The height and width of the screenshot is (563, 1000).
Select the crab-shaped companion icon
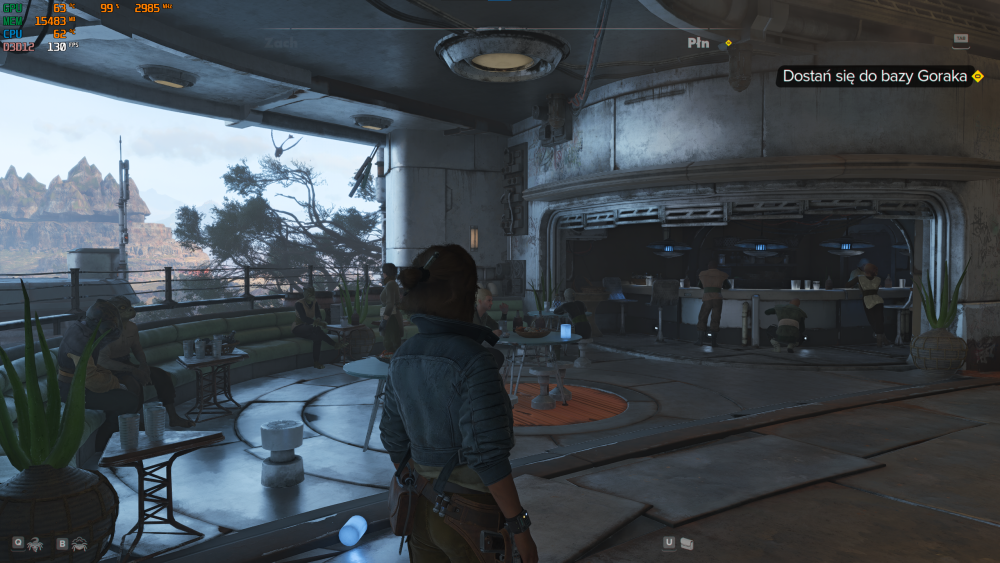[79, 544]
